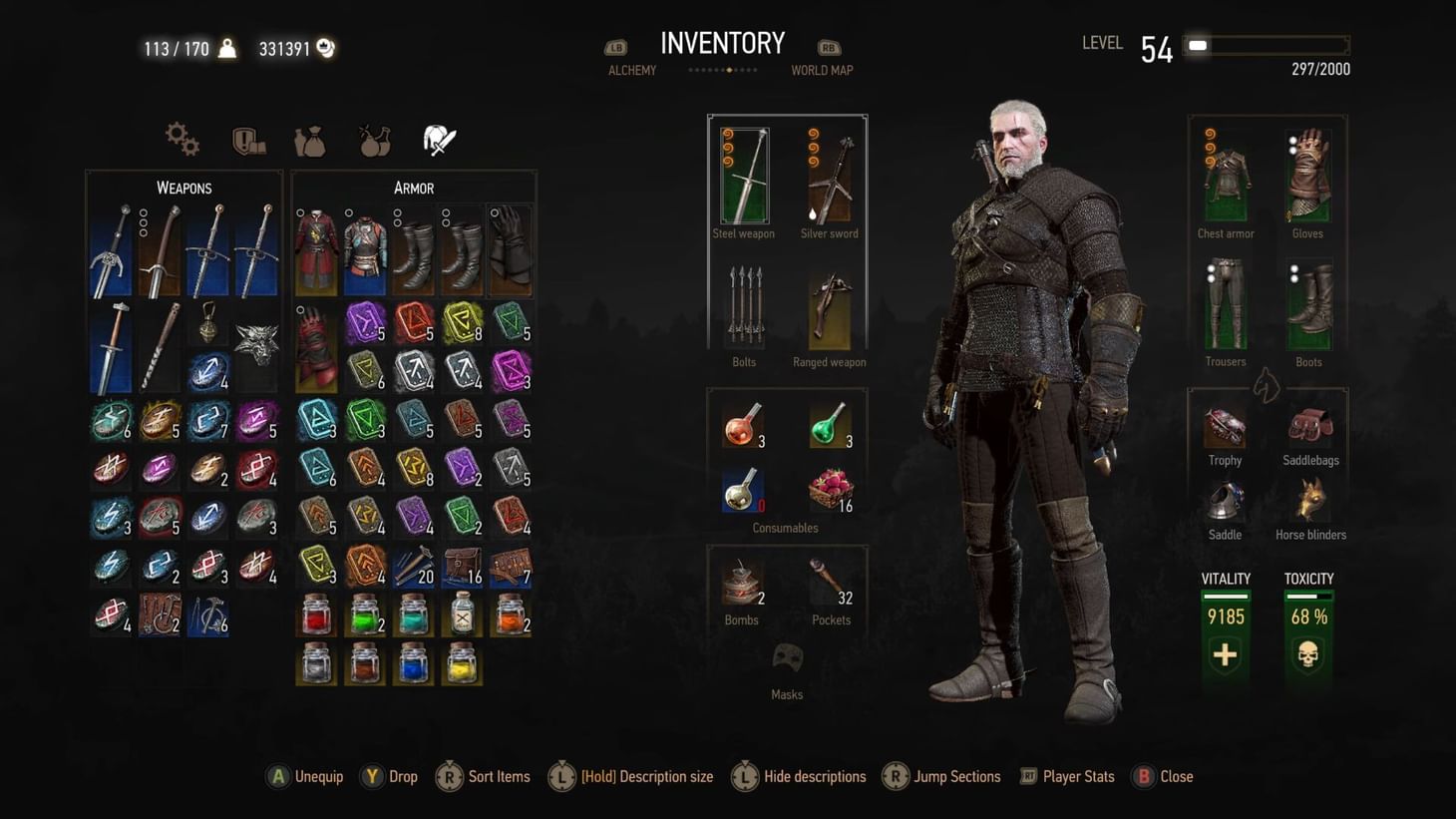Open the weapons filter with crossed swords icon
The height and width of the screenshot is (819, 1456).
[438, 139]
